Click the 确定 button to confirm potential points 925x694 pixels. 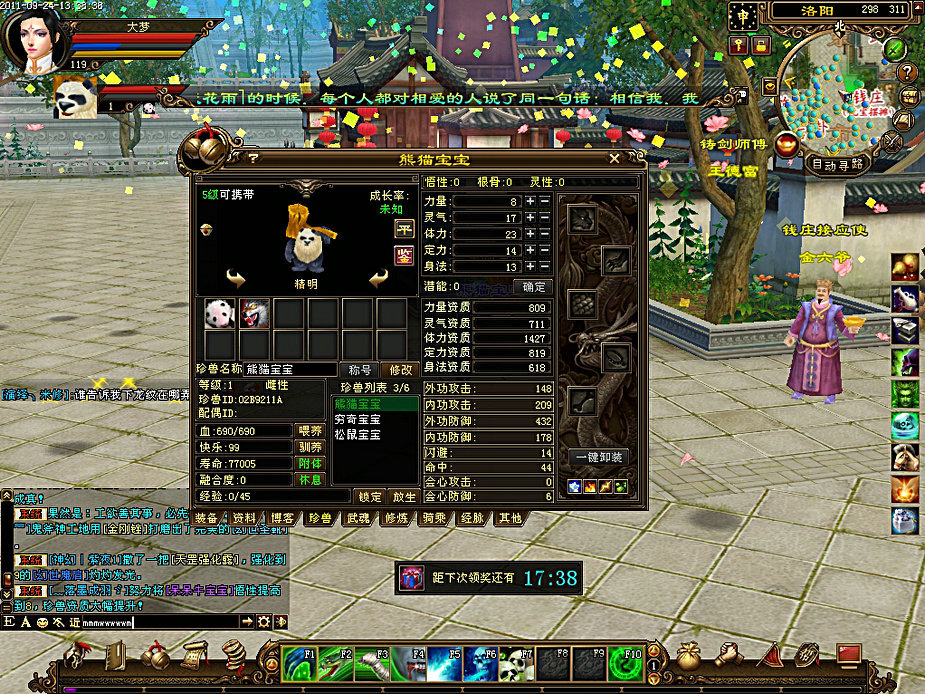[x=531, y=286]
